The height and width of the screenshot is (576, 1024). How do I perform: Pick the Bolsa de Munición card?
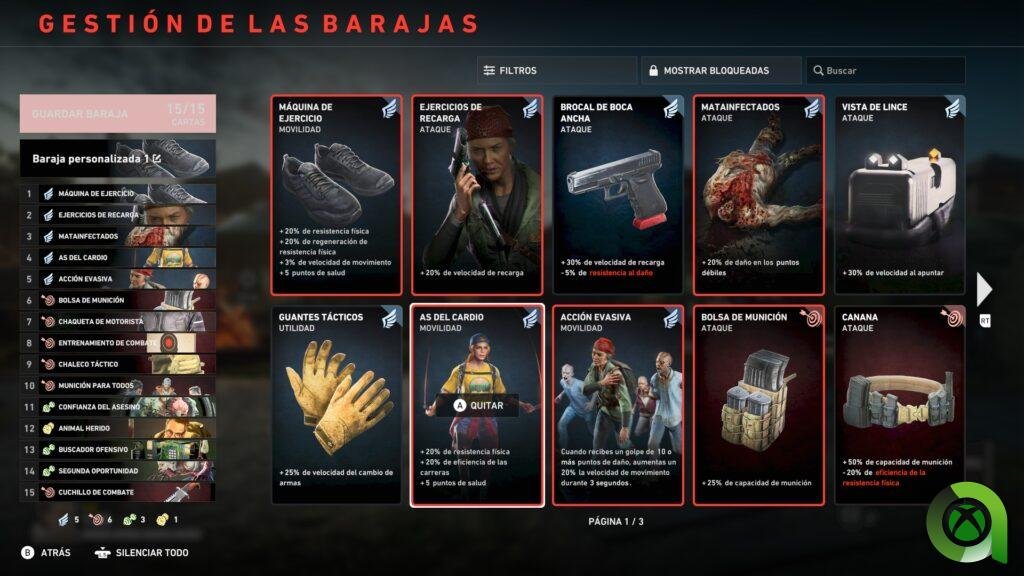(759, 405)
